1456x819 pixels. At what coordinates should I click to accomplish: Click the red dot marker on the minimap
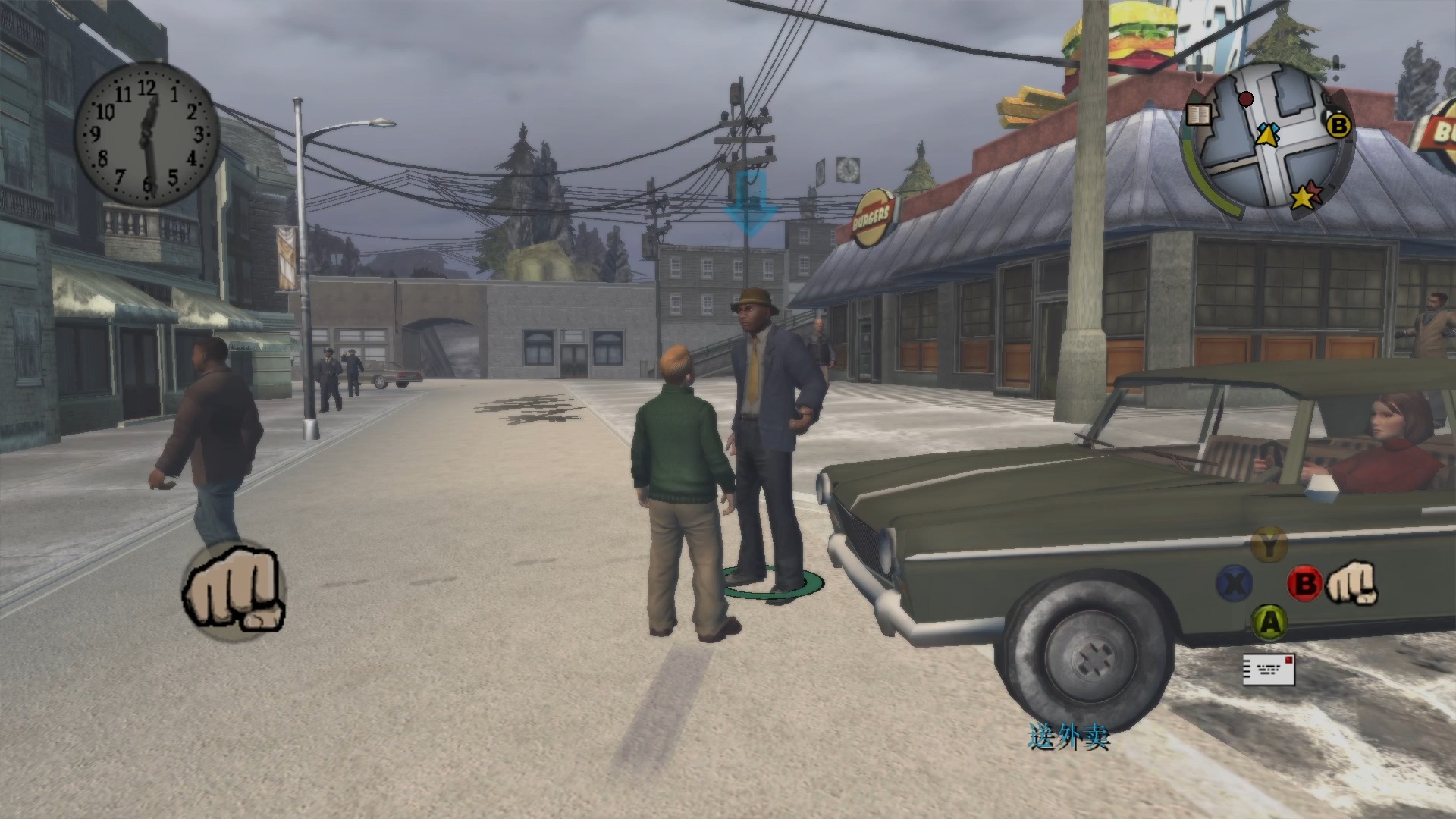(x=1245, y=99)
